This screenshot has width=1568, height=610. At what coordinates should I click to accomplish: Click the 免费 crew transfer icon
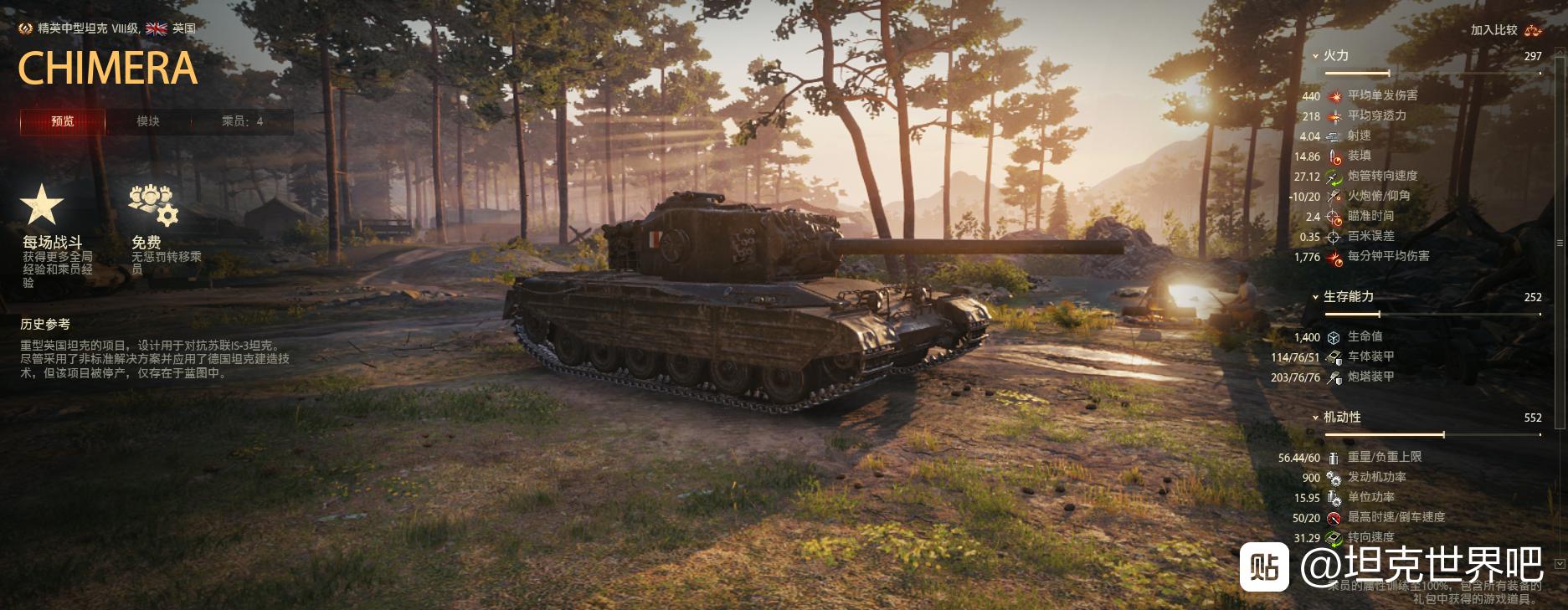click(153, 205)
